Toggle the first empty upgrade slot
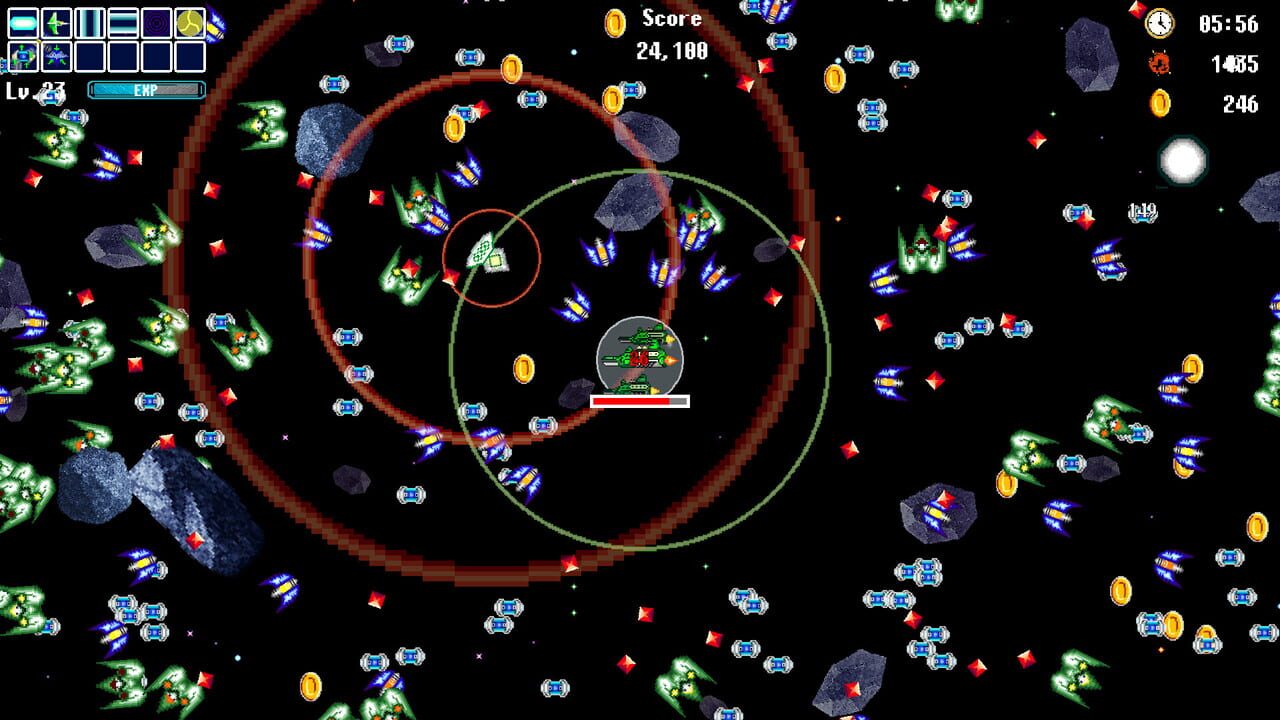 [89, 56]
